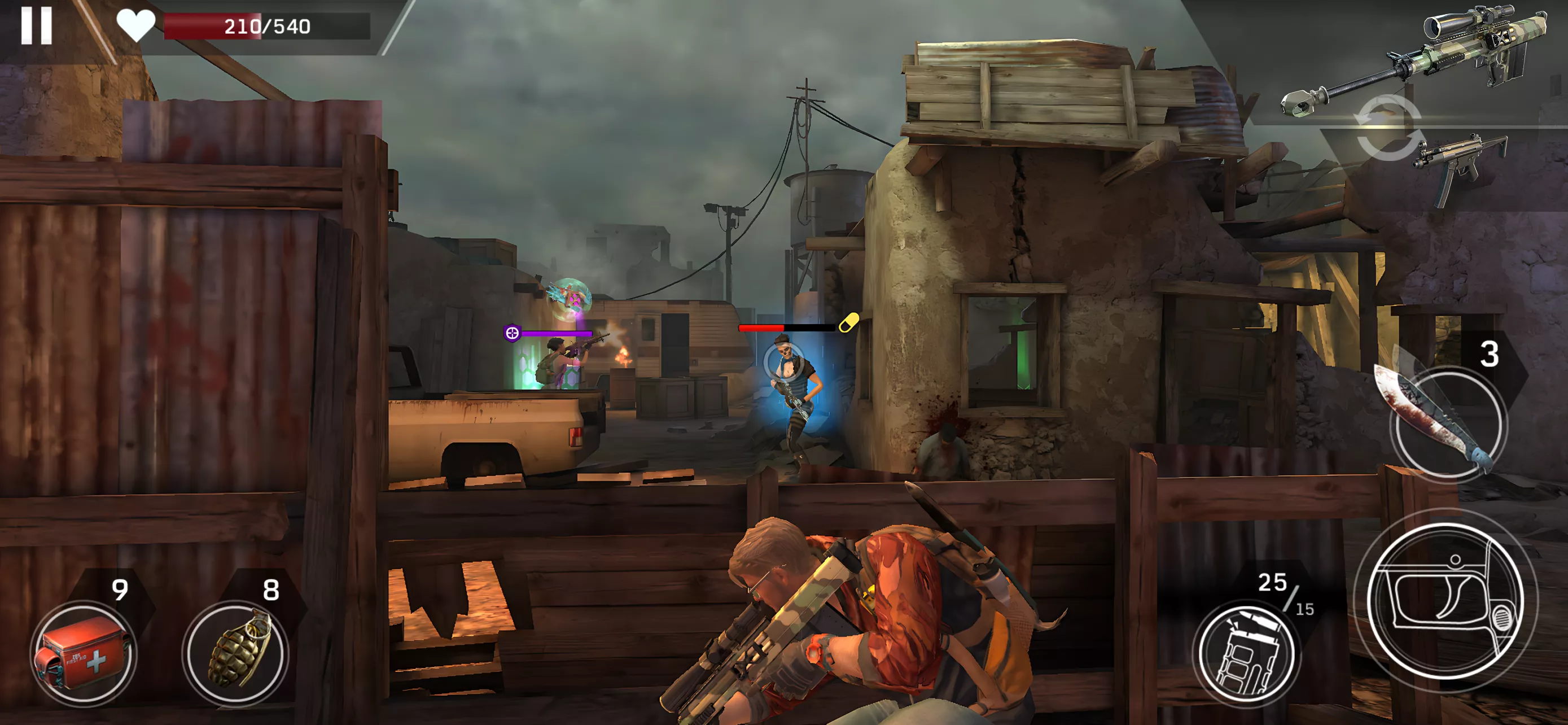This screenshot has height=725, width=1568.
Task: Use the red first aid kit
Action: tap(84, 654)
